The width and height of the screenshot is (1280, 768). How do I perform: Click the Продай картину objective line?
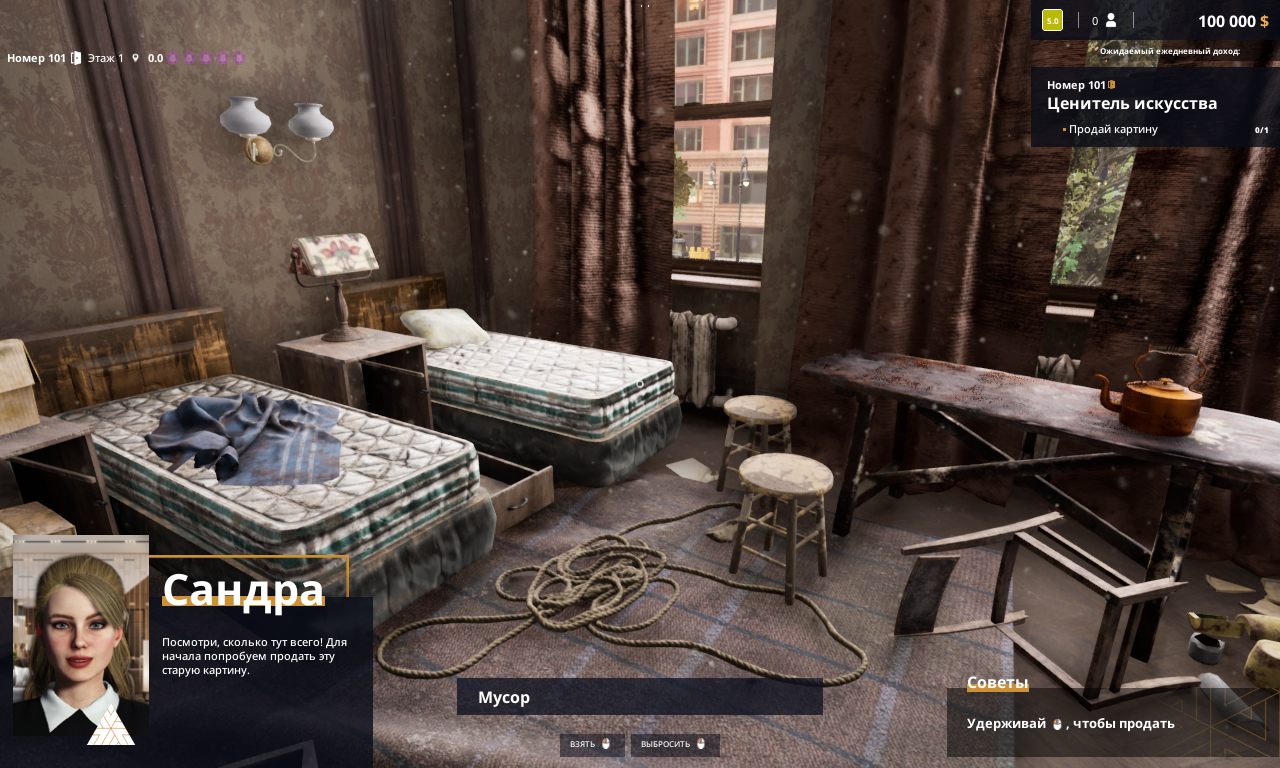(1113, 129)
